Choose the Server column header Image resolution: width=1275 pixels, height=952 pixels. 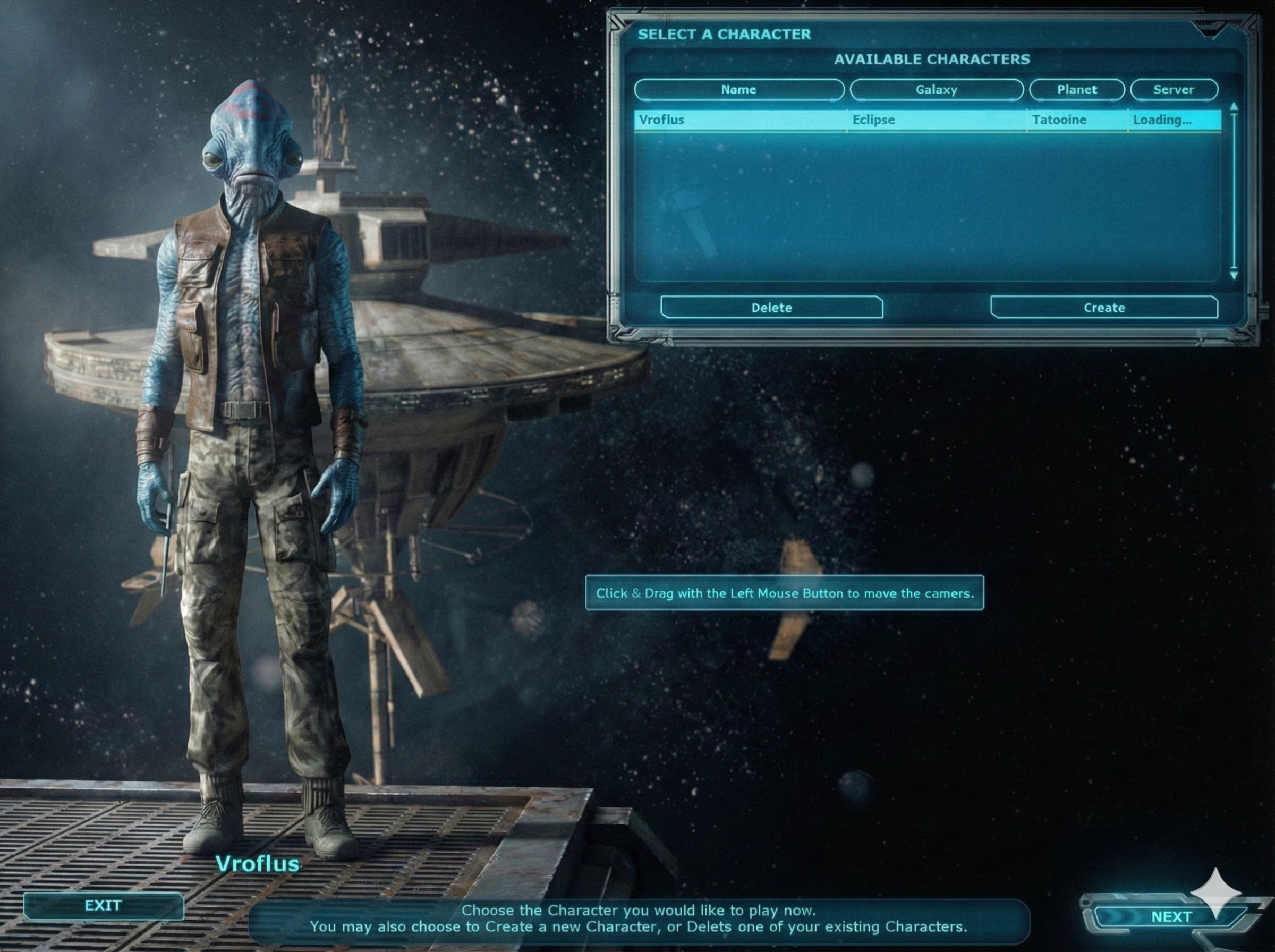point(1174,90)
